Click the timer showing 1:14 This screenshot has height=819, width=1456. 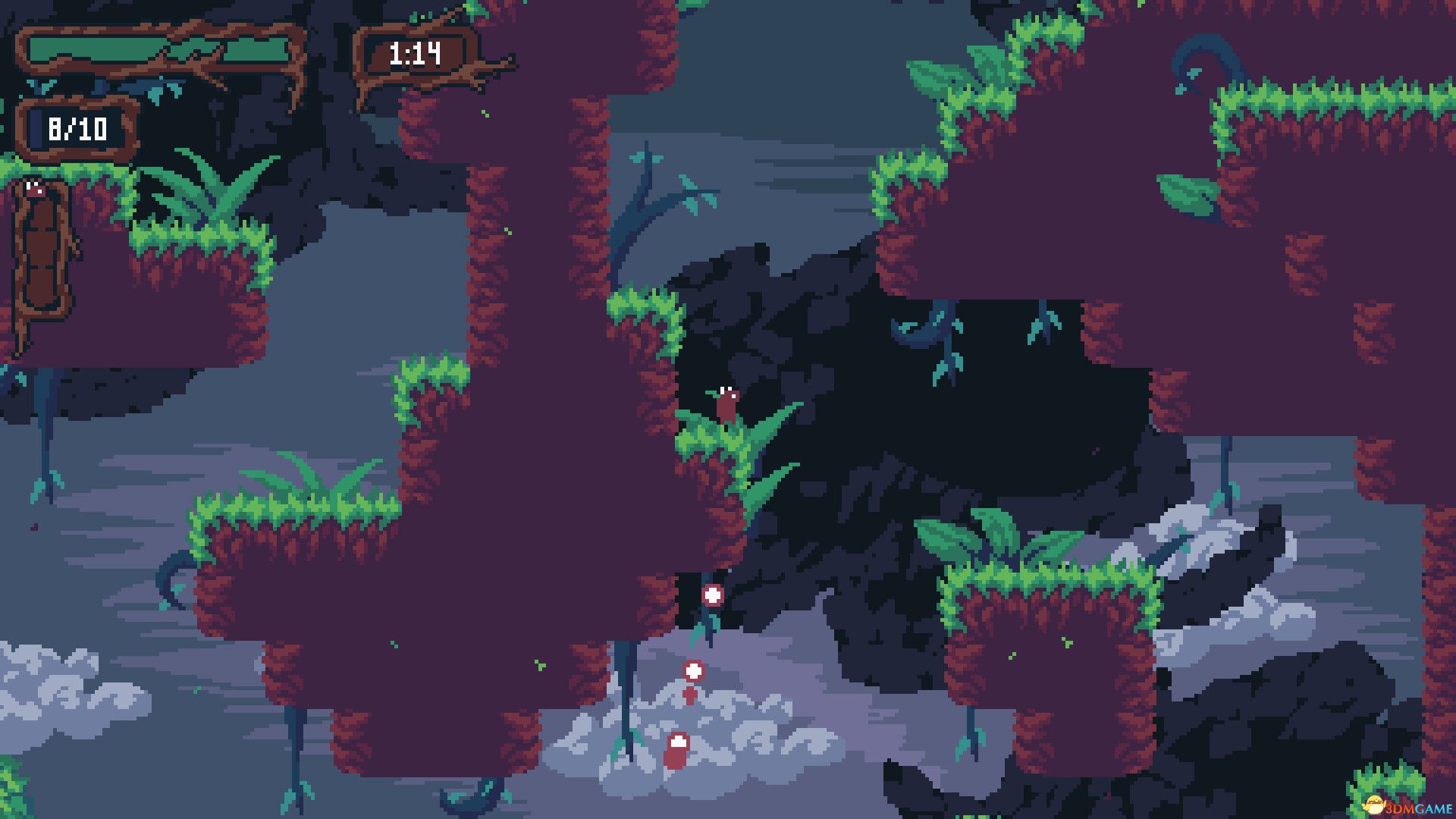tap(414, 54)
